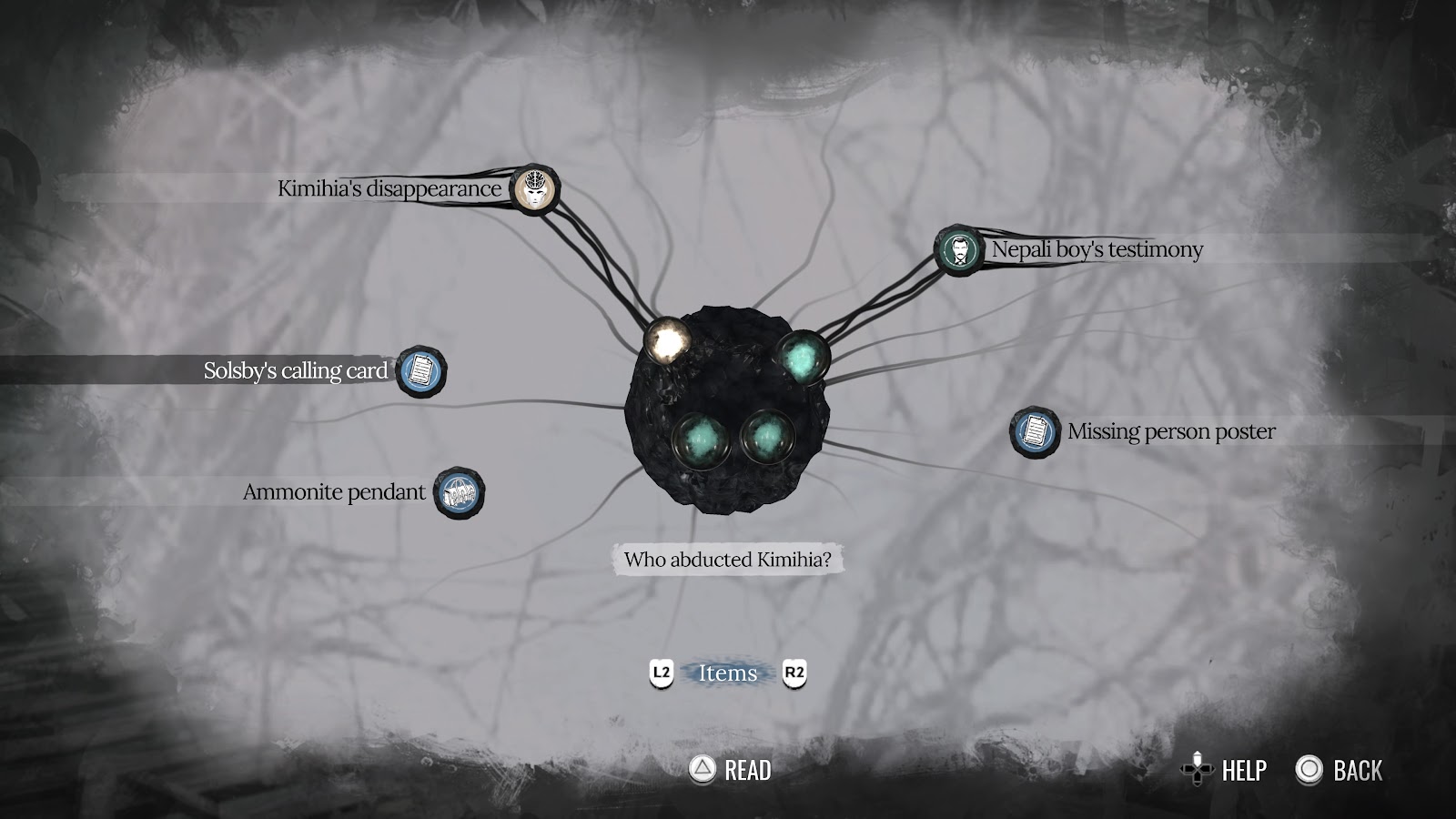1456x819 pixels.
Task: Select the 'Who abducted Kimihia?' question label
Action: (x=727, y=560)
